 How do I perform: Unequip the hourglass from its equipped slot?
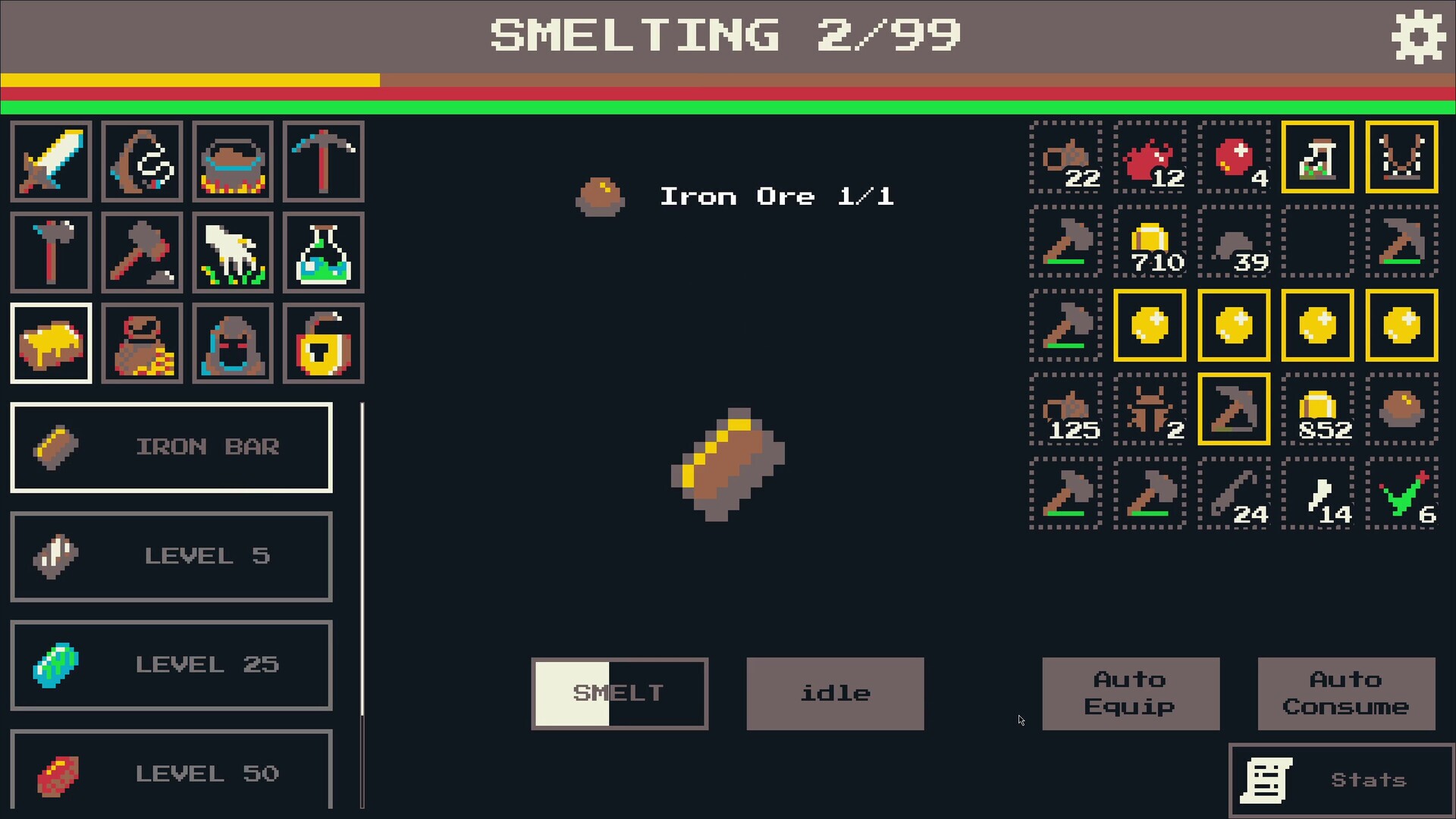coord(1316,157)
